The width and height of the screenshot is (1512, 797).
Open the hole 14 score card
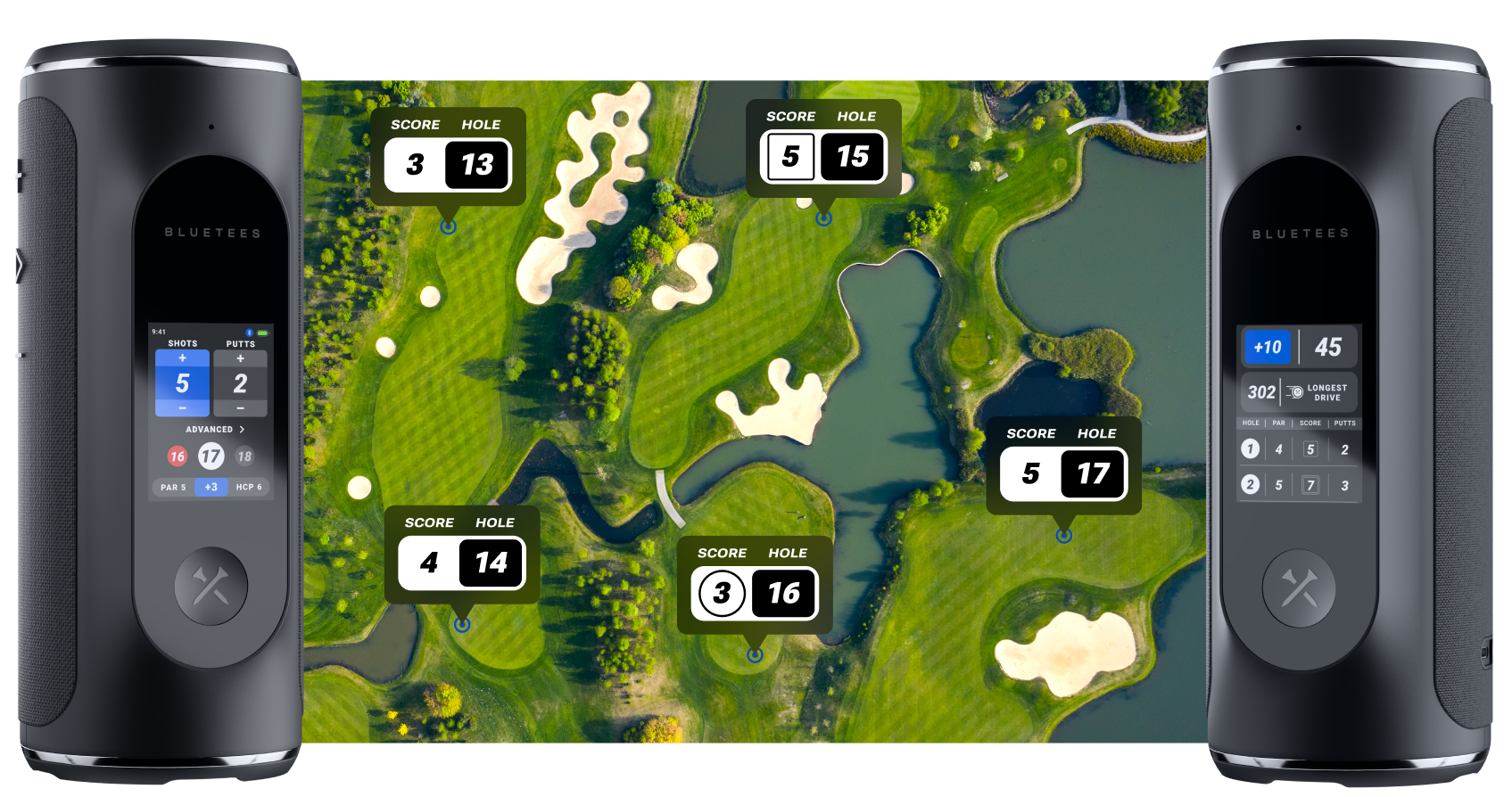(x=462, y=555)
